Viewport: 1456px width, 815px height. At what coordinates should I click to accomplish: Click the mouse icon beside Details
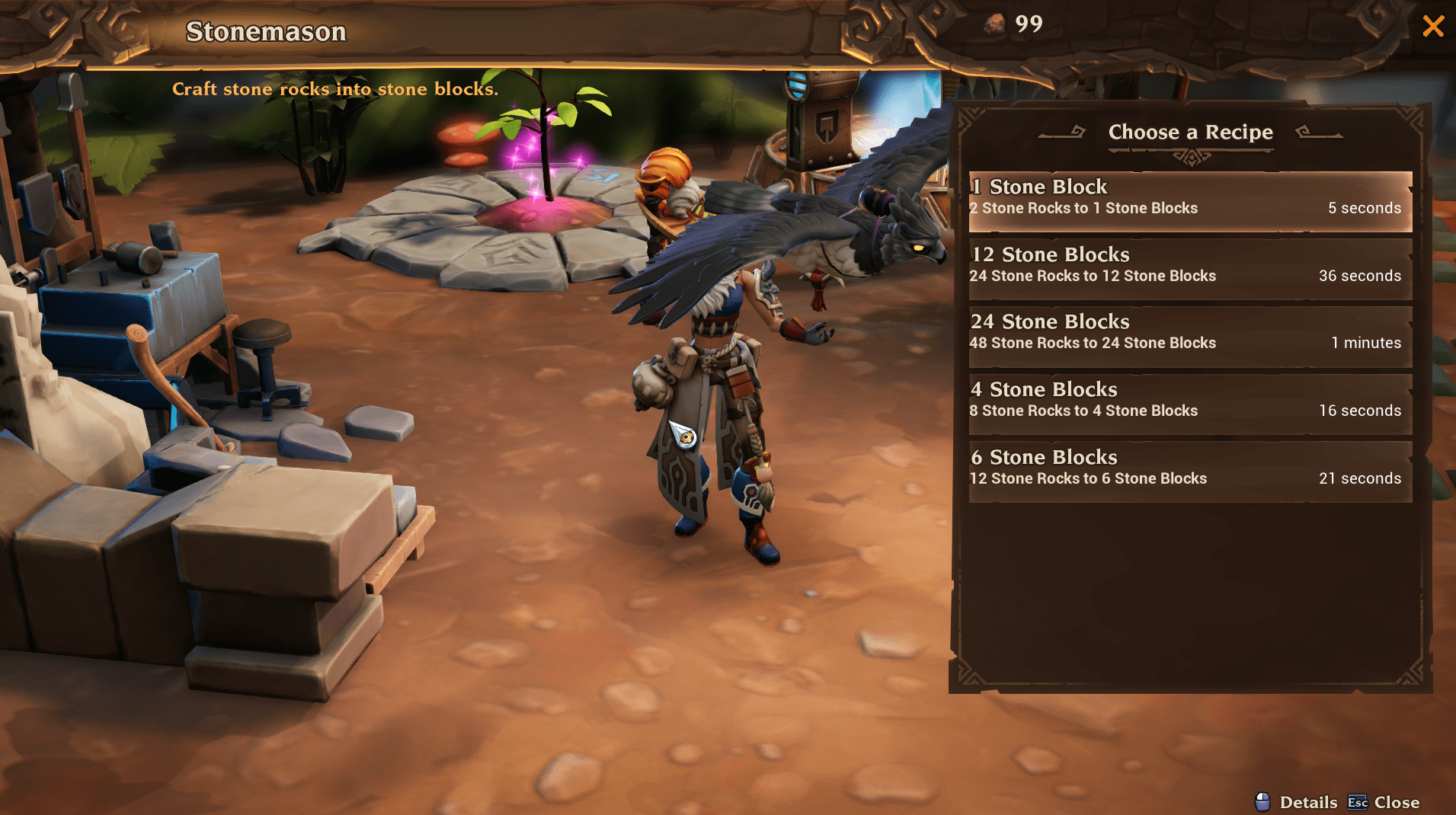[x=1262, y=802]
